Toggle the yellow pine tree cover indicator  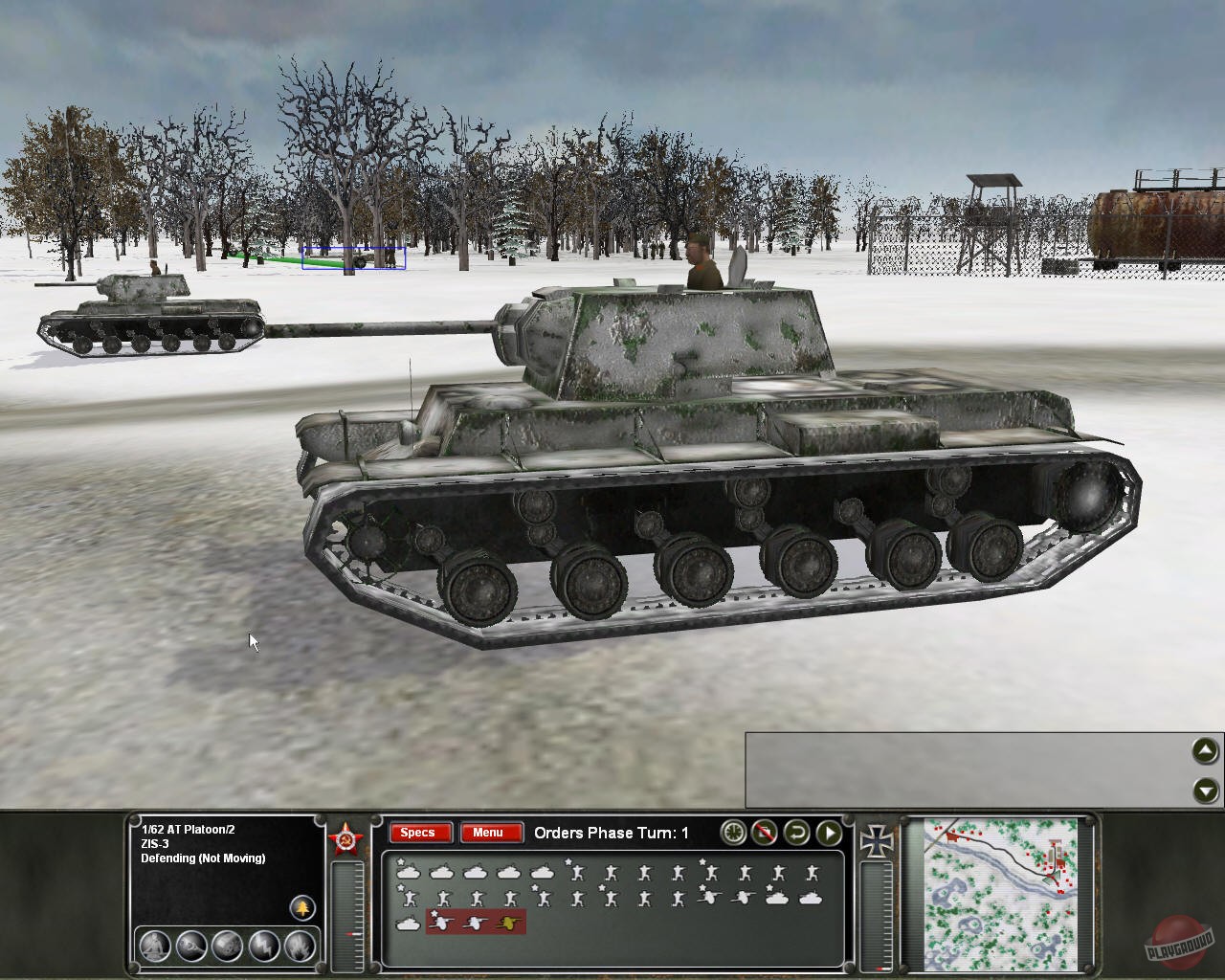301,909
